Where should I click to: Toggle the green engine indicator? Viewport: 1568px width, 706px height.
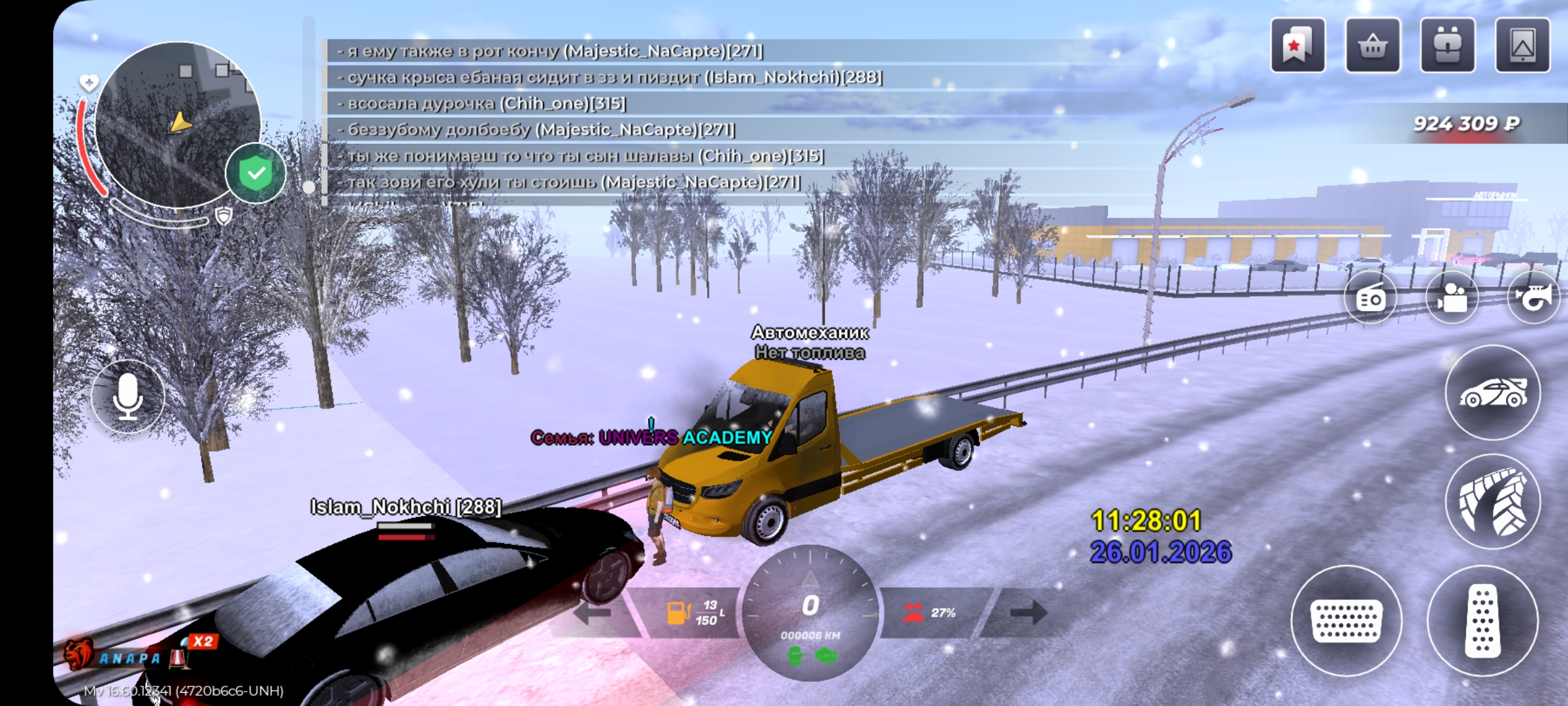click(826, 655)
